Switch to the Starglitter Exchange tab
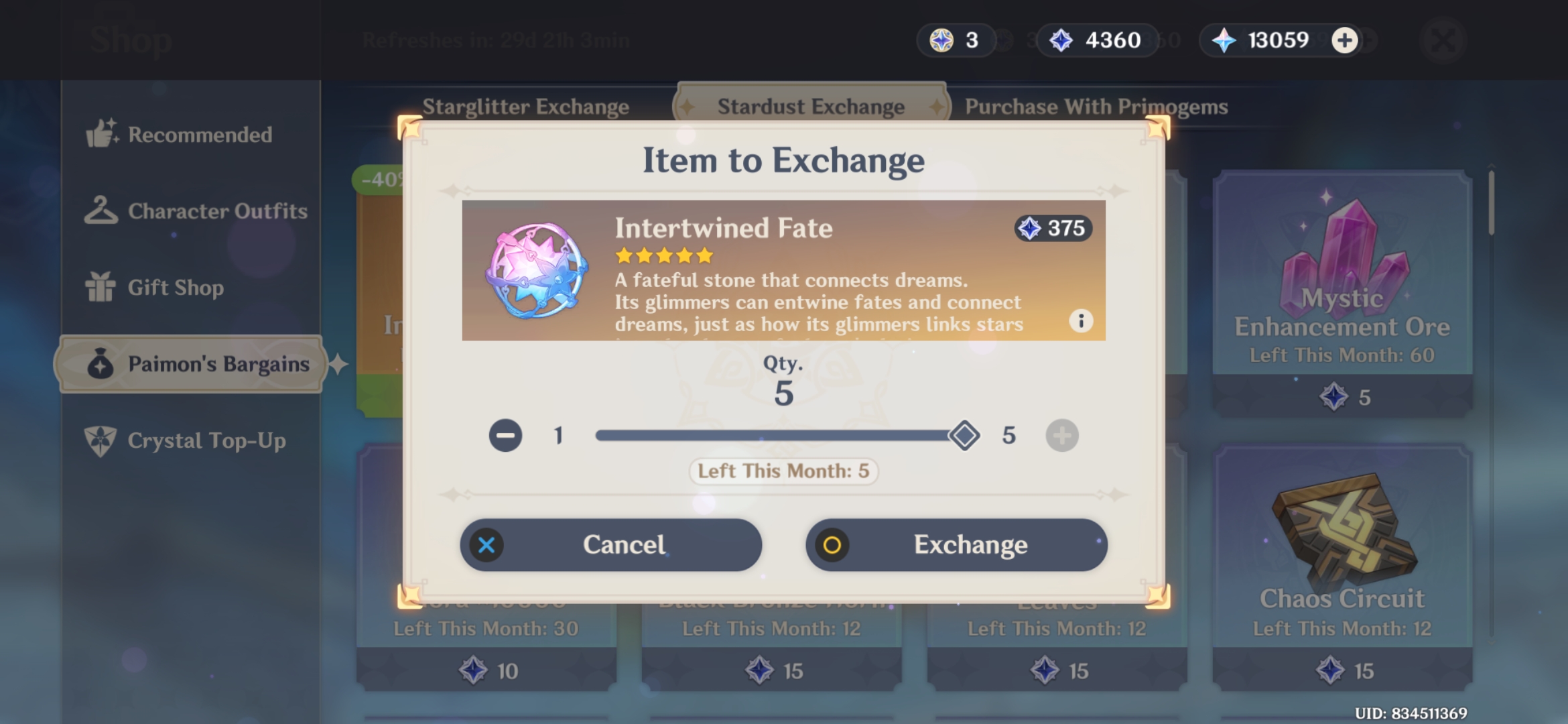 (x=525, y=106)
